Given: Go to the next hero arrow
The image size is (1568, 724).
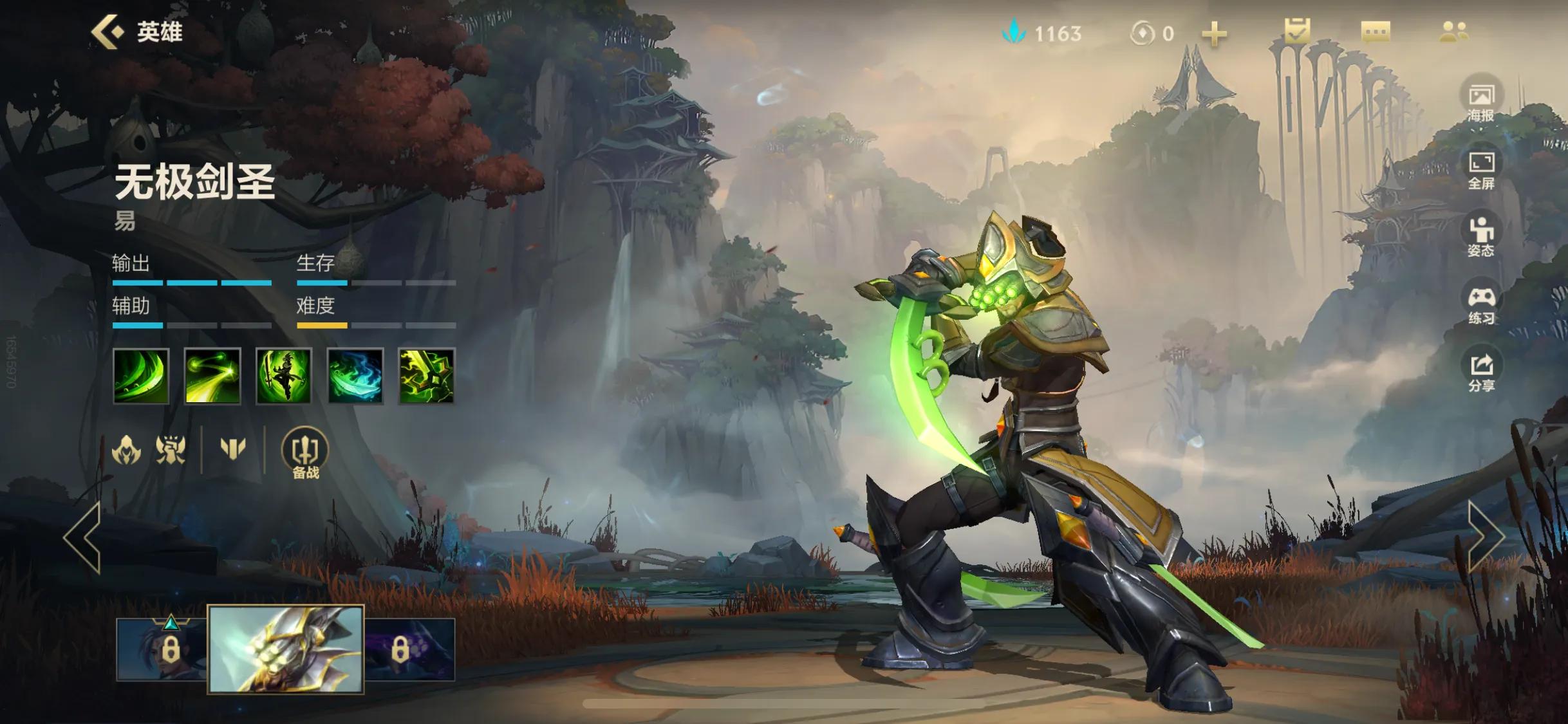Looking at the screenshot, I should coord(1486,537).
